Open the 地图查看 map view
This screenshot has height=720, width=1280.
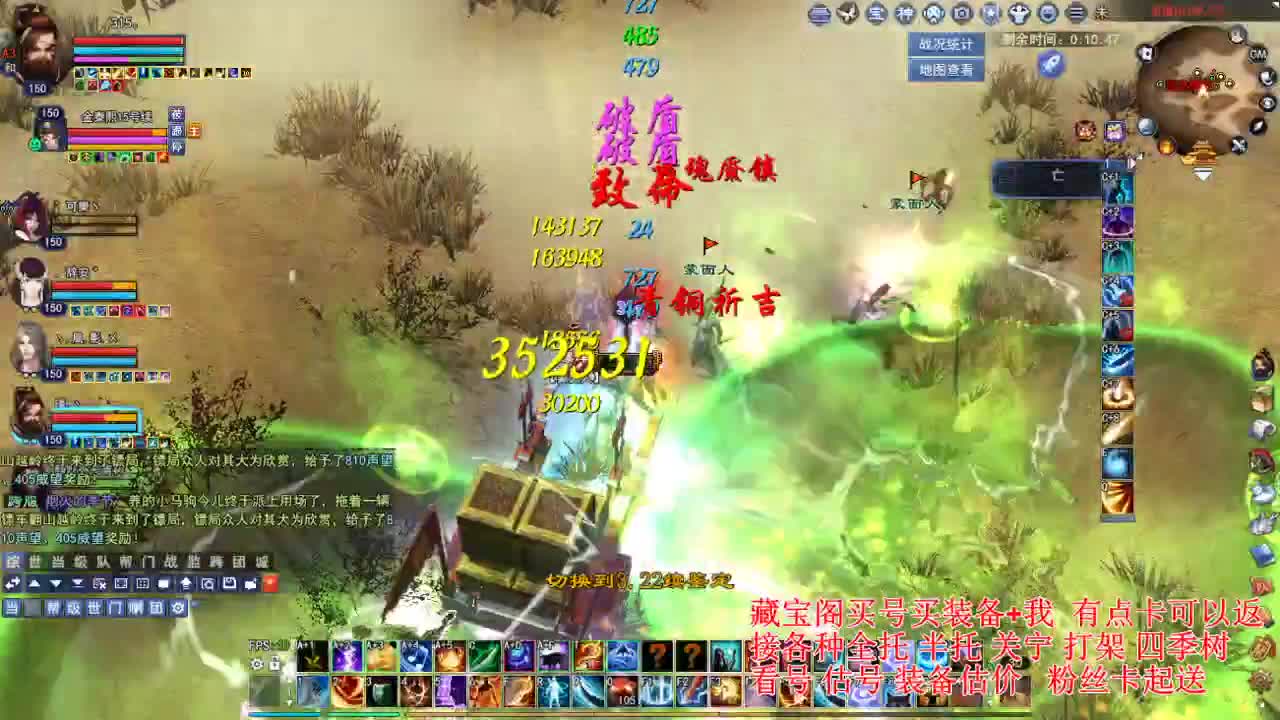[x=945, y=70]
